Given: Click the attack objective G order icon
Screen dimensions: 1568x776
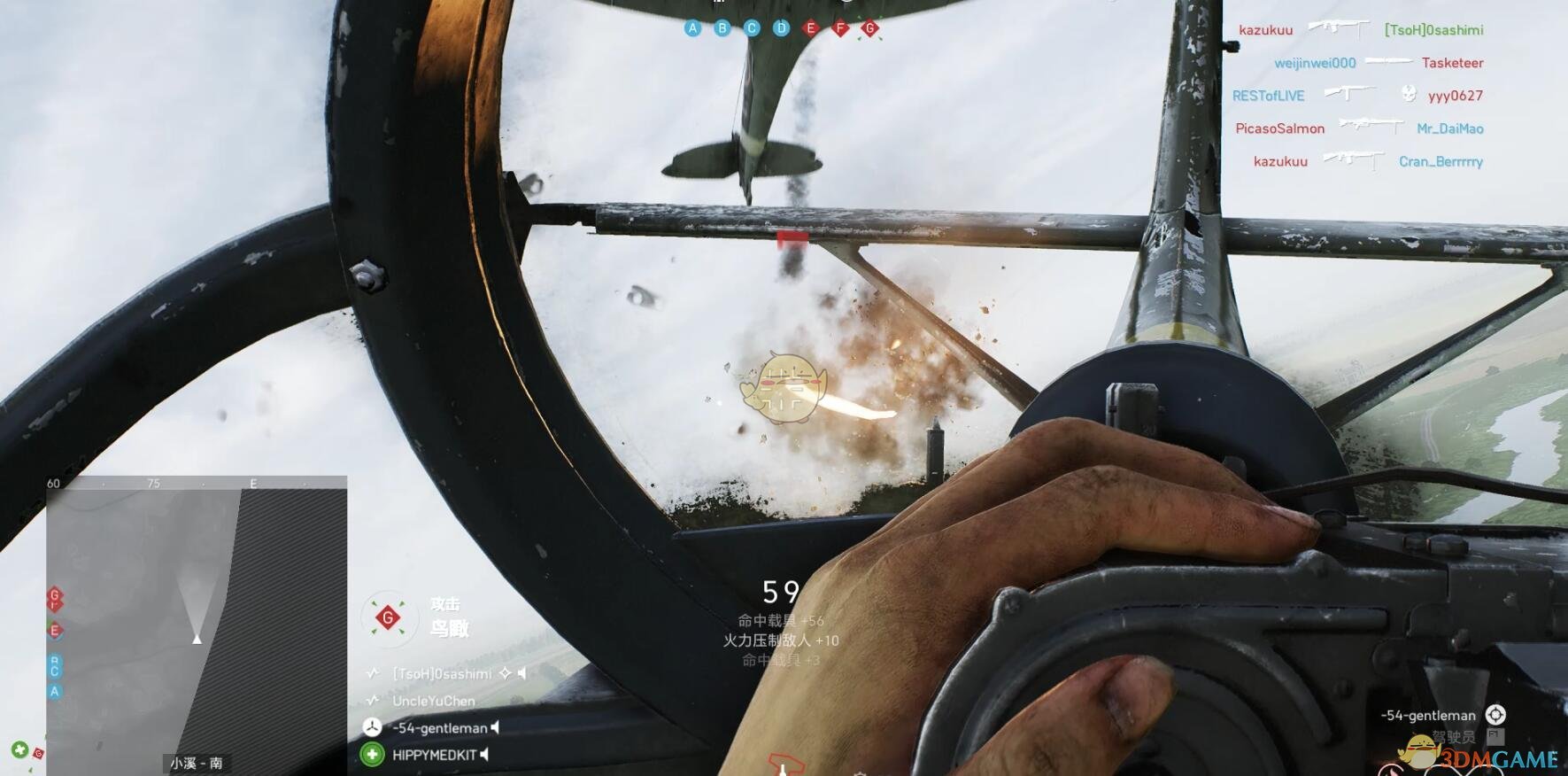Looking at the screenshot, I should pos(387,617).
